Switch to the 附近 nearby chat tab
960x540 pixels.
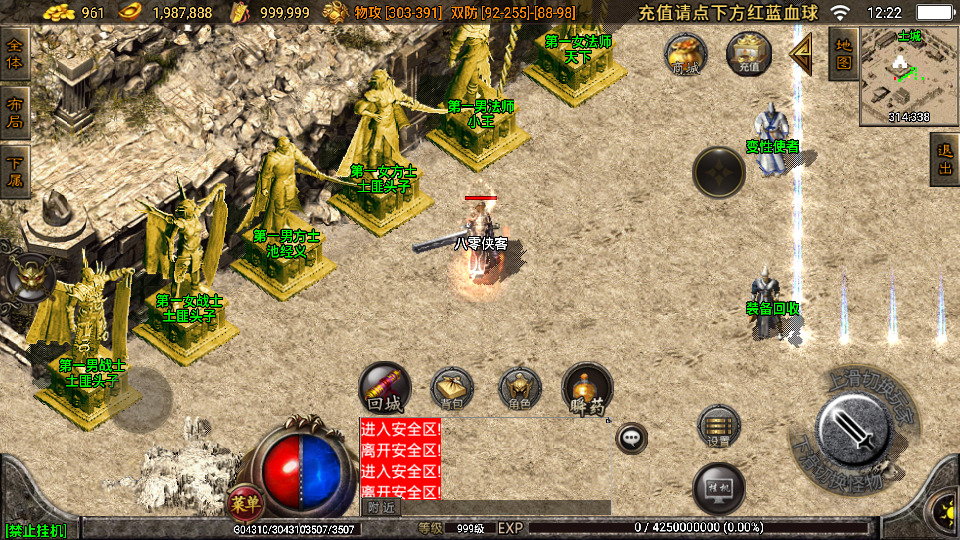tap(380, 507)
